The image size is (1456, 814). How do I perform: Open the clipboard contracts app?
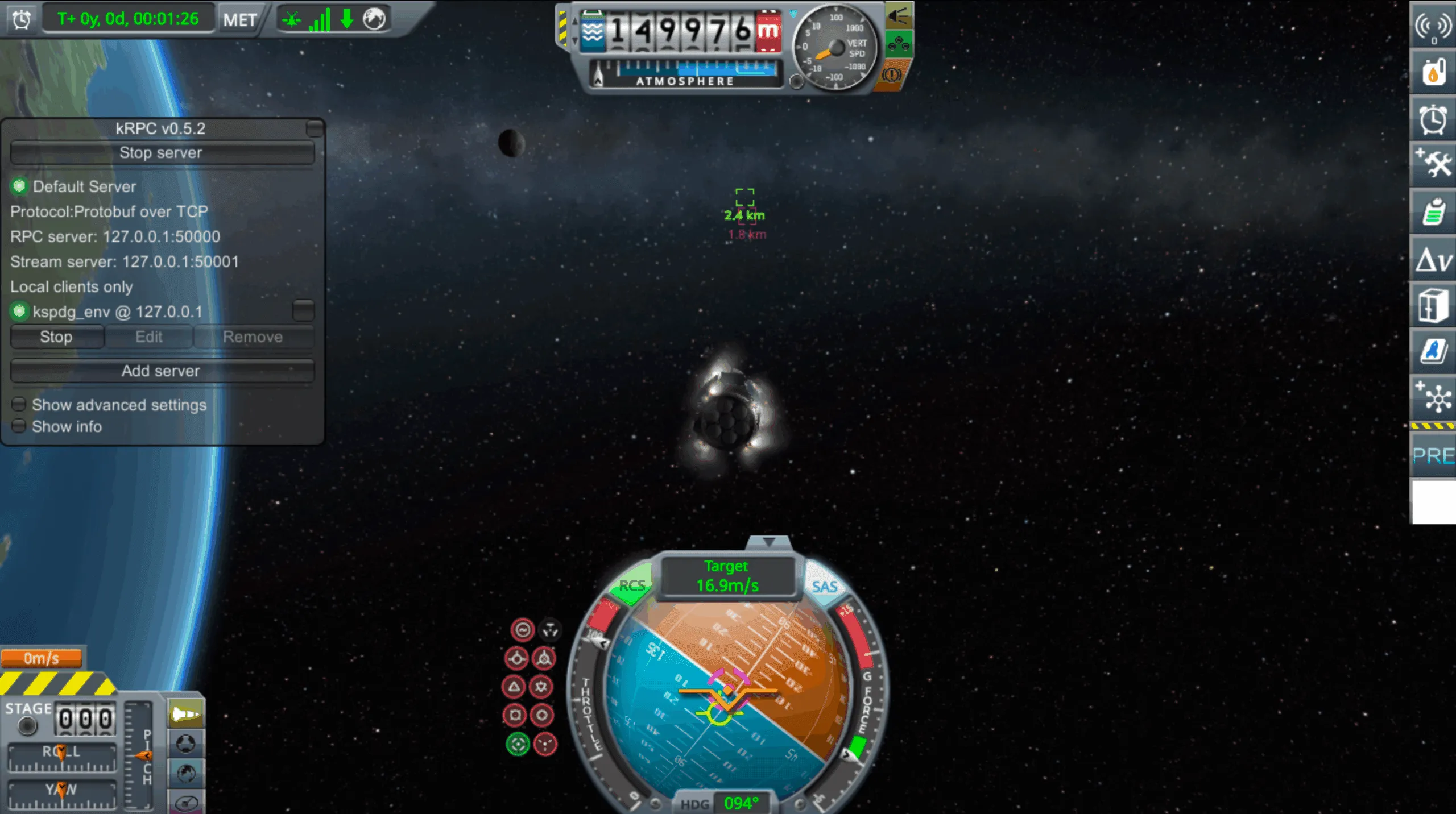click(x=1433, y=213)
